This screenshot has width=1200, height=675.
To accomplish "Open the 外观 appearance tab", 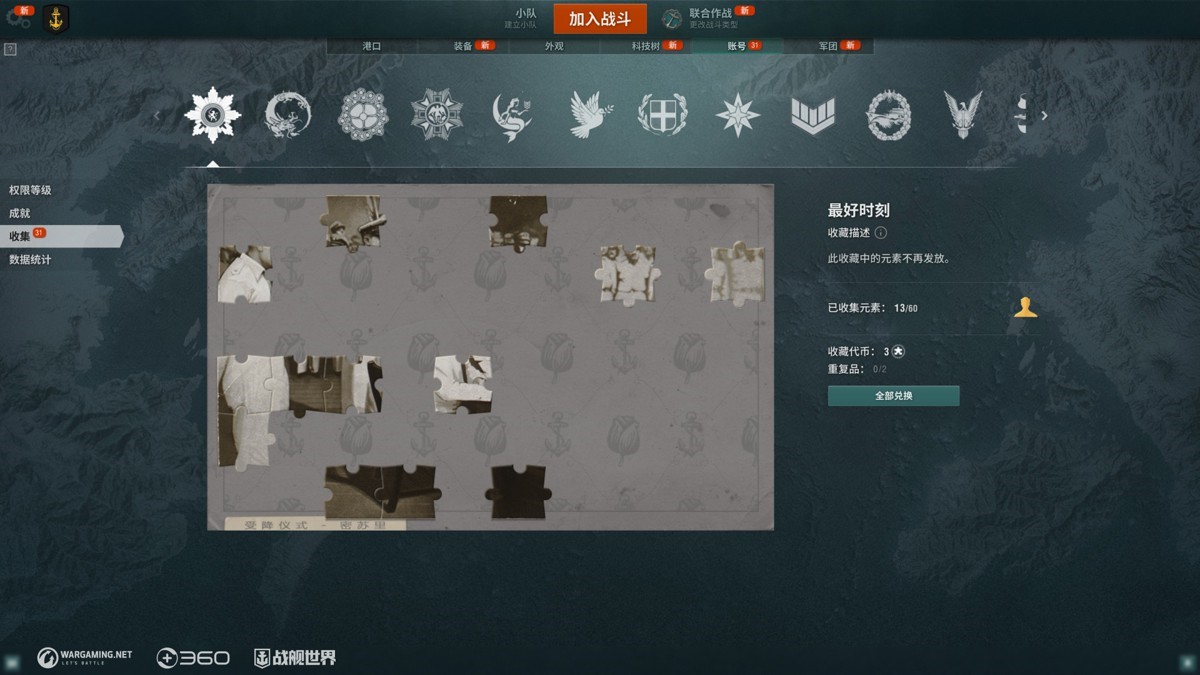I will click(554, 46).
